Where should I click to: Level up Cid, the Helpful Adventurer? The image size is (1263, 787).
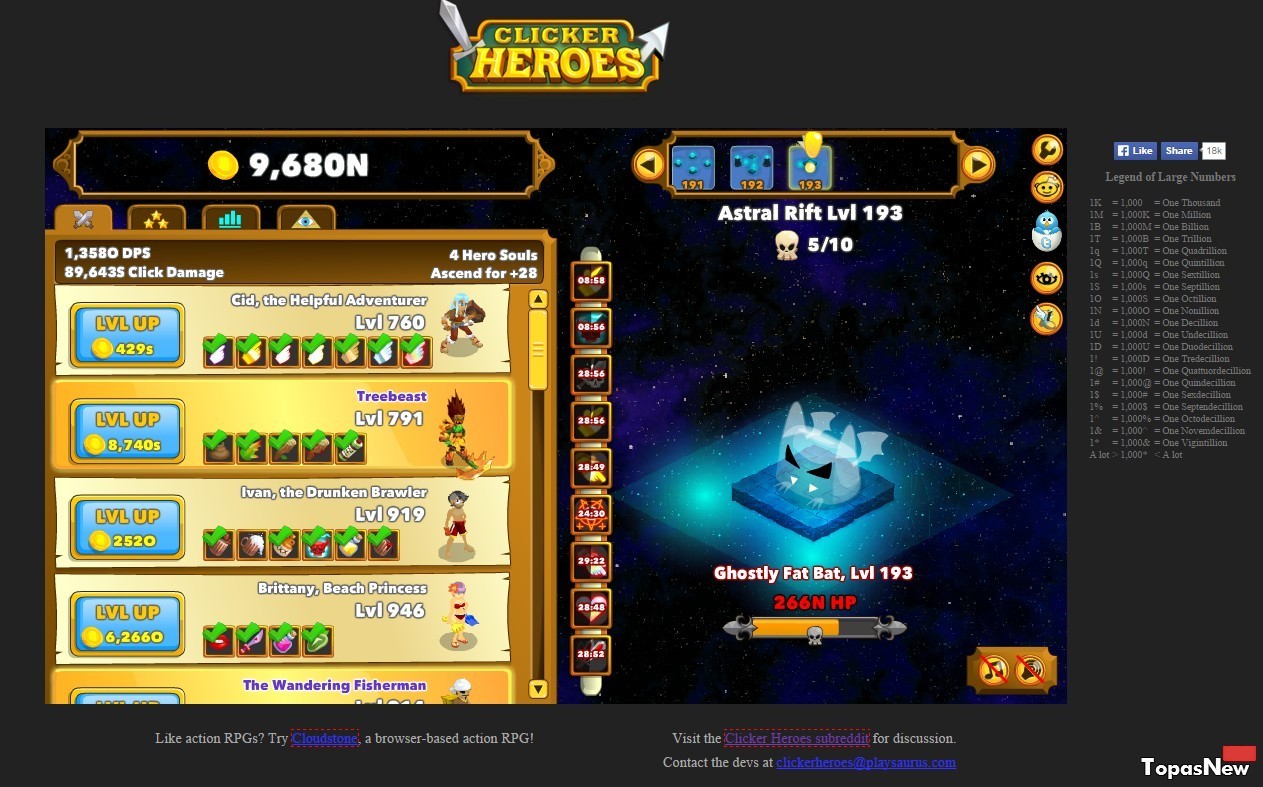[127, 335]
